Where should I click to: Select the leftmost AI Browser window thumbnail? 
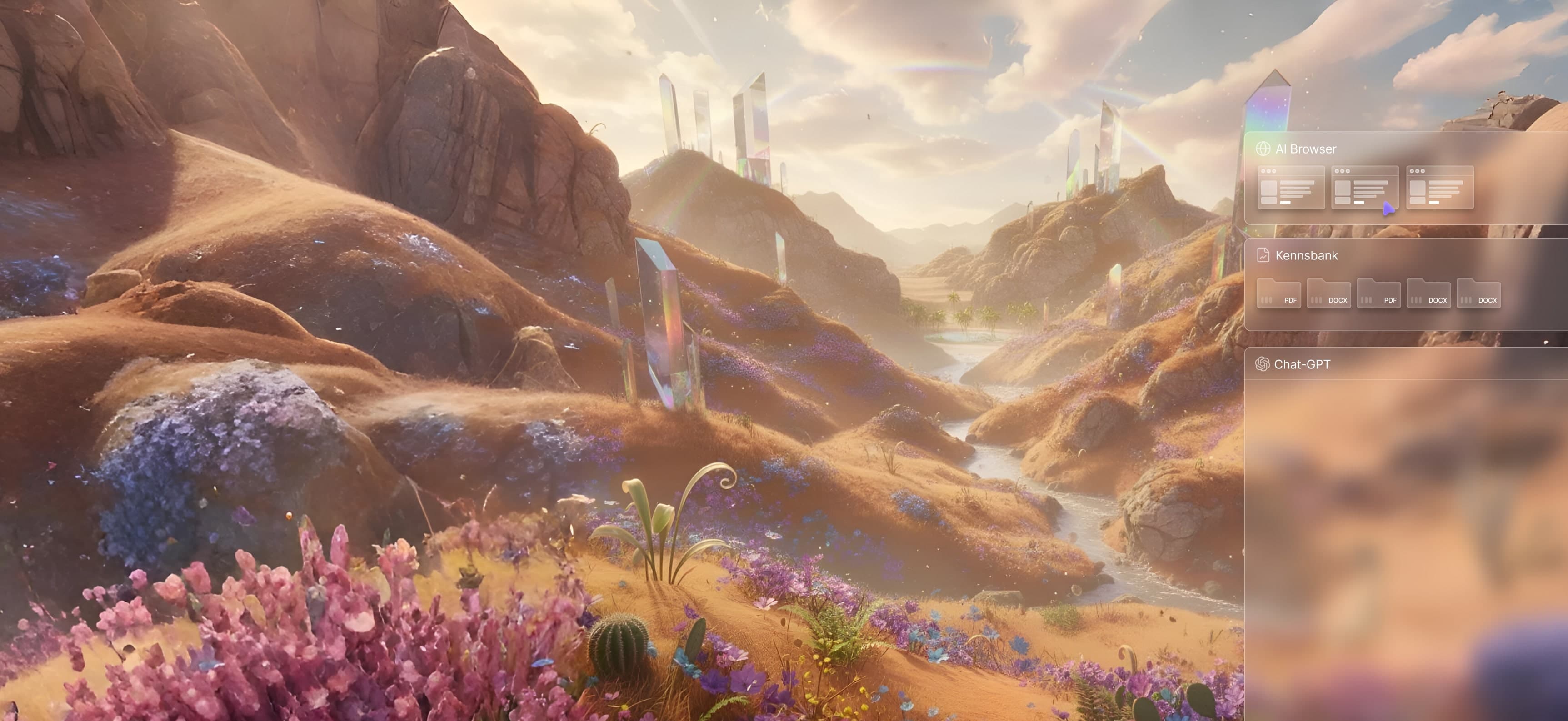(1290, 187)
